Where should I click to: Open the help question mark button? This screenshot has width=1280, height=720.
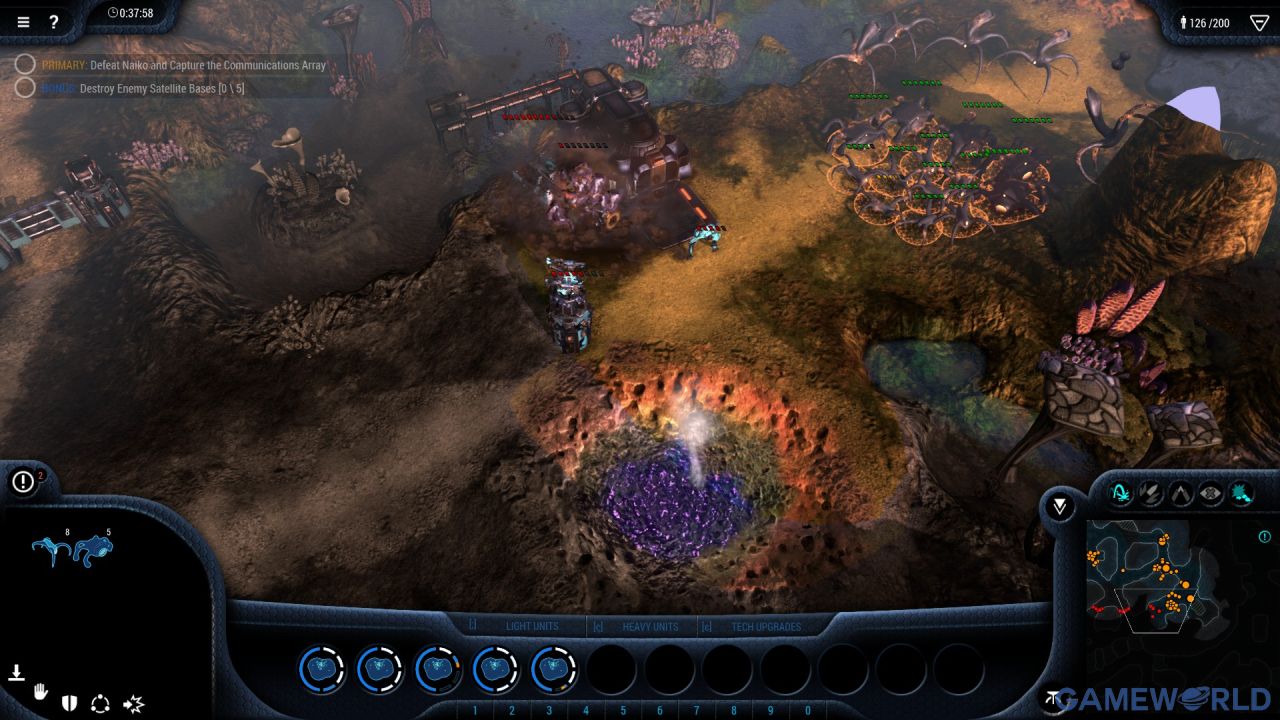pos(54,22)
